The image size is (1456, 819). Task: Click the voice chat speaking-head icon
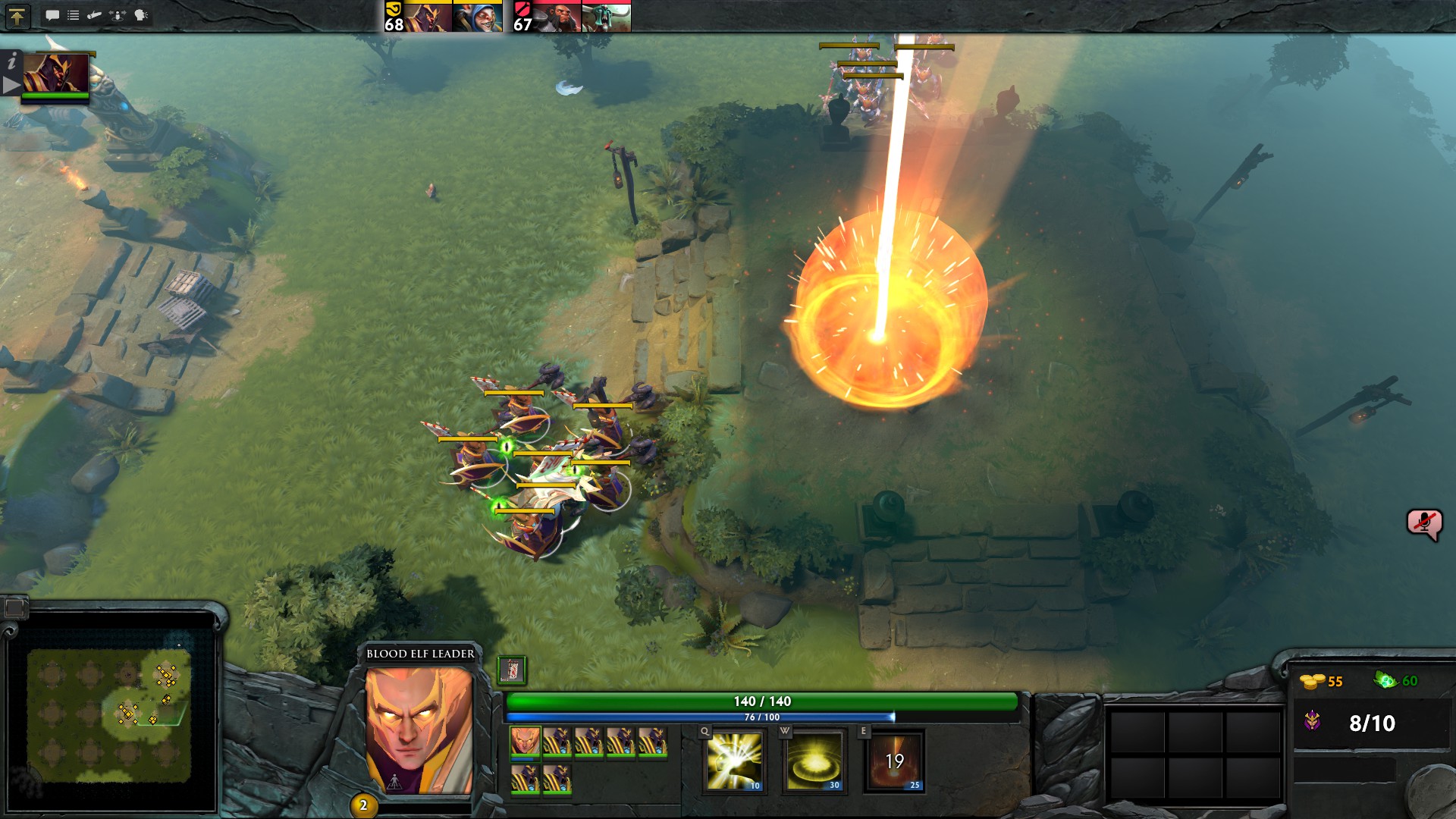(x=141, y=15)
